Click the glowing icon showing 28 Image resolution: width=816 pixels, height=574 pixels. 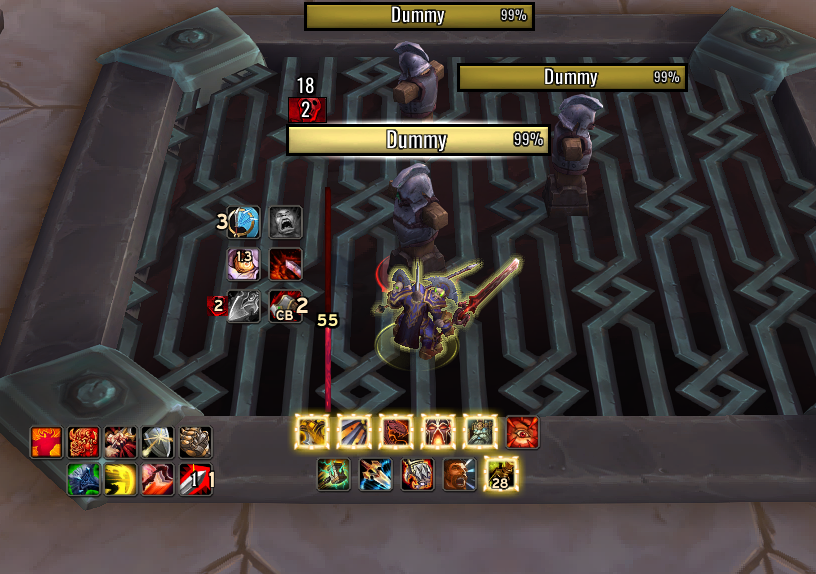click(x=501, y=474)
